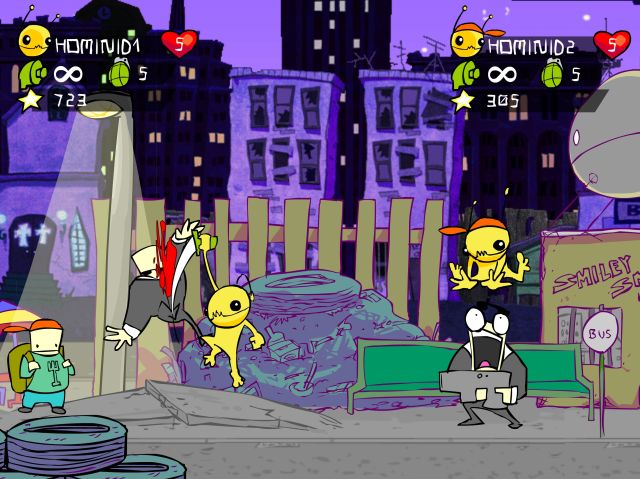Image resolution: width=640 pixels, height=479 pixels.
Task: Click Hominid2's alien portrait with orange cap
Action: coord(468,38)
